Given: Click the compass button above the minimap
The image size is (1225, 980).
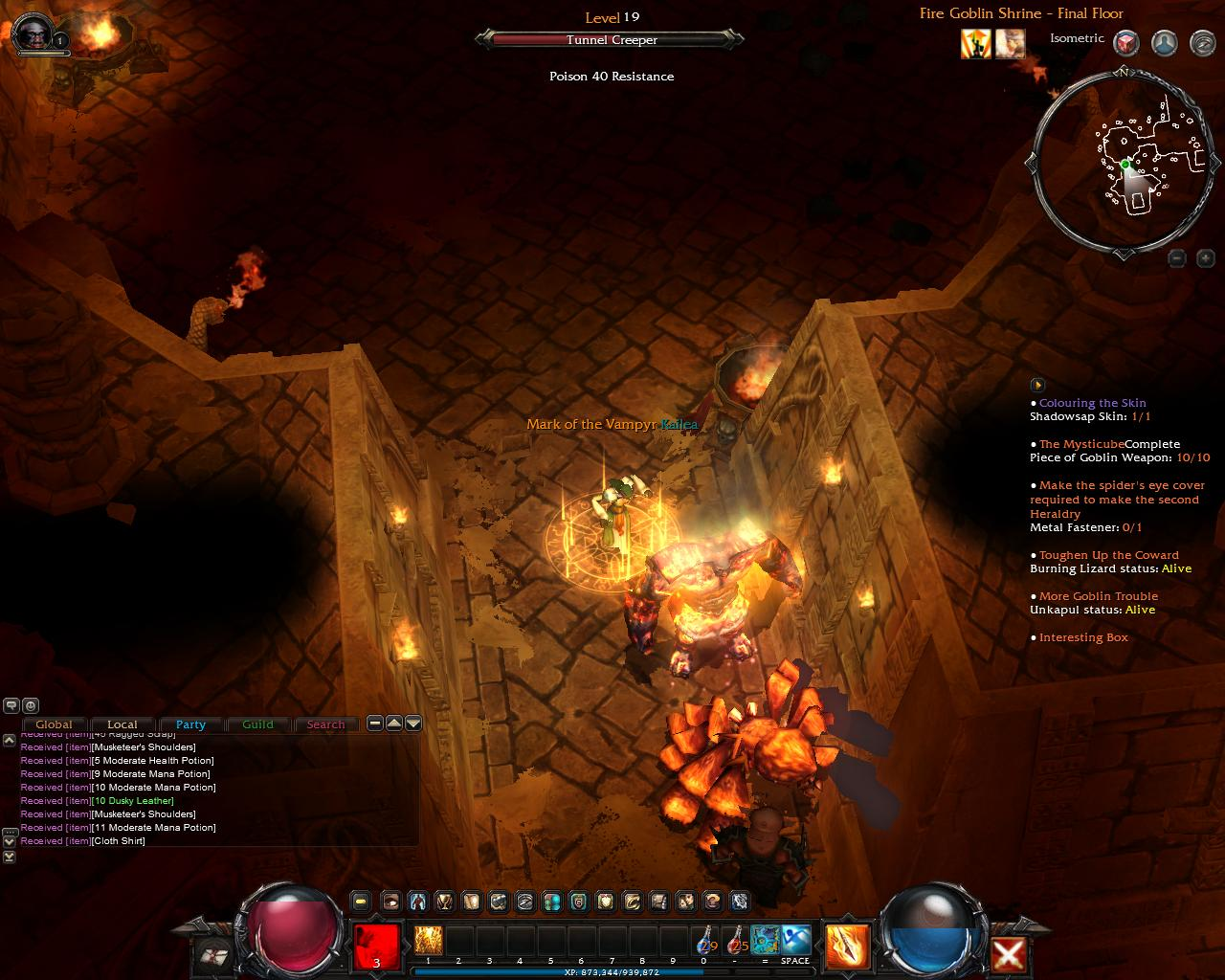Looking at the screenshot, I should click(x=1202, y=43).
